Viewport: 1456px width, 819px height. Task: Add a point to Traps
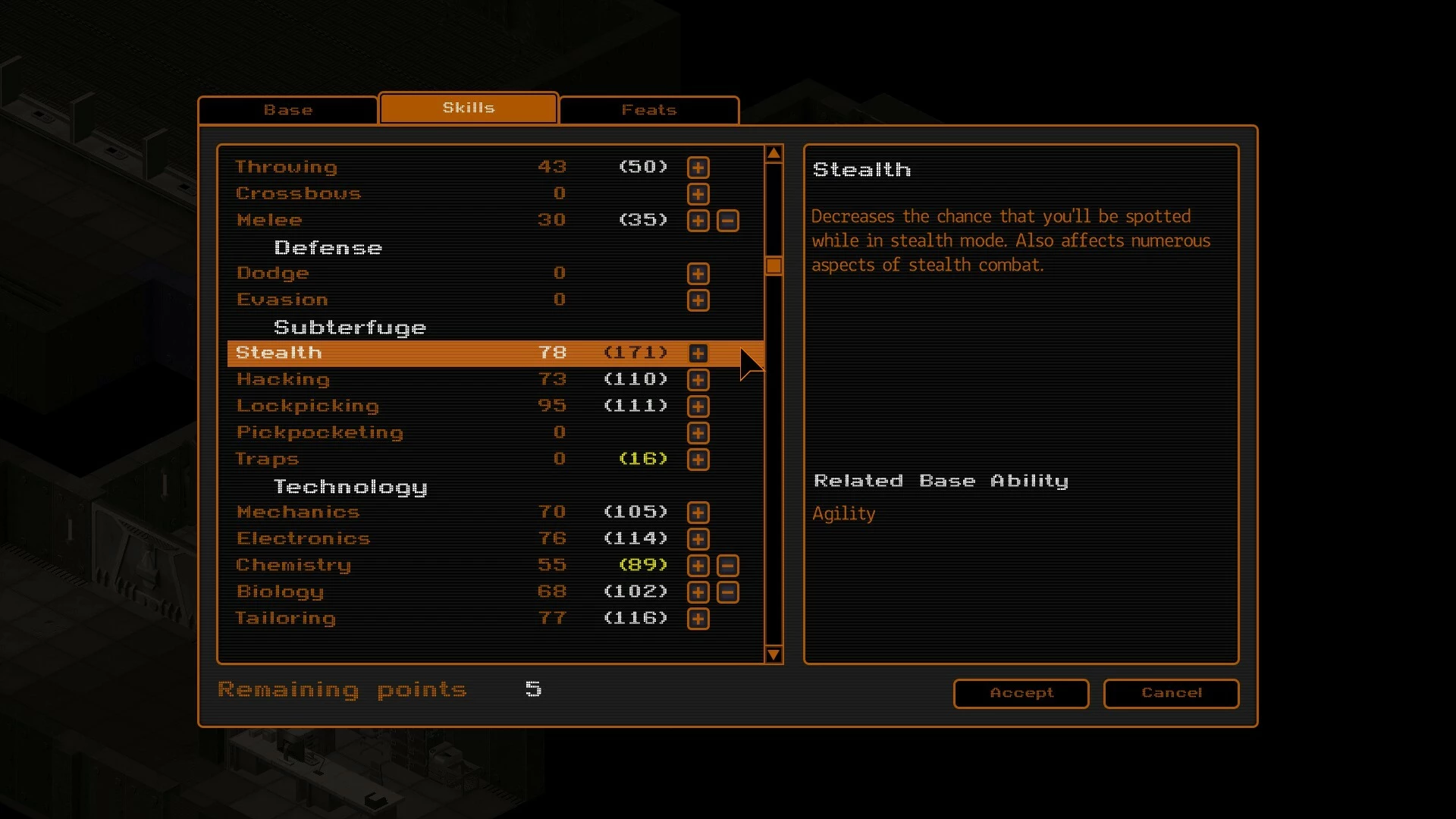click(698, 460)
